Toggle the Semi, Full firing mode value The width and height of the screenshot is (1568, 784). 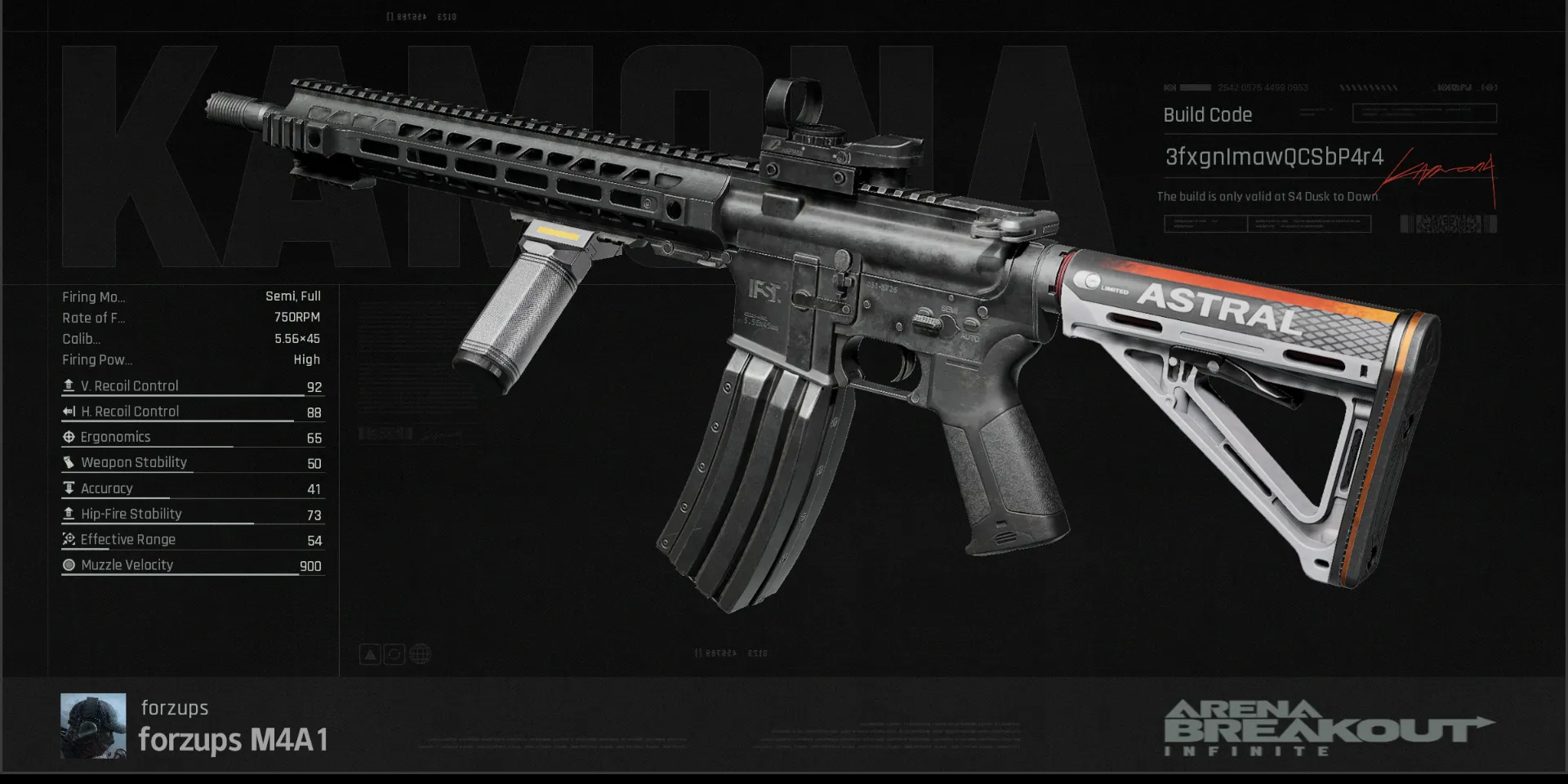292,296
